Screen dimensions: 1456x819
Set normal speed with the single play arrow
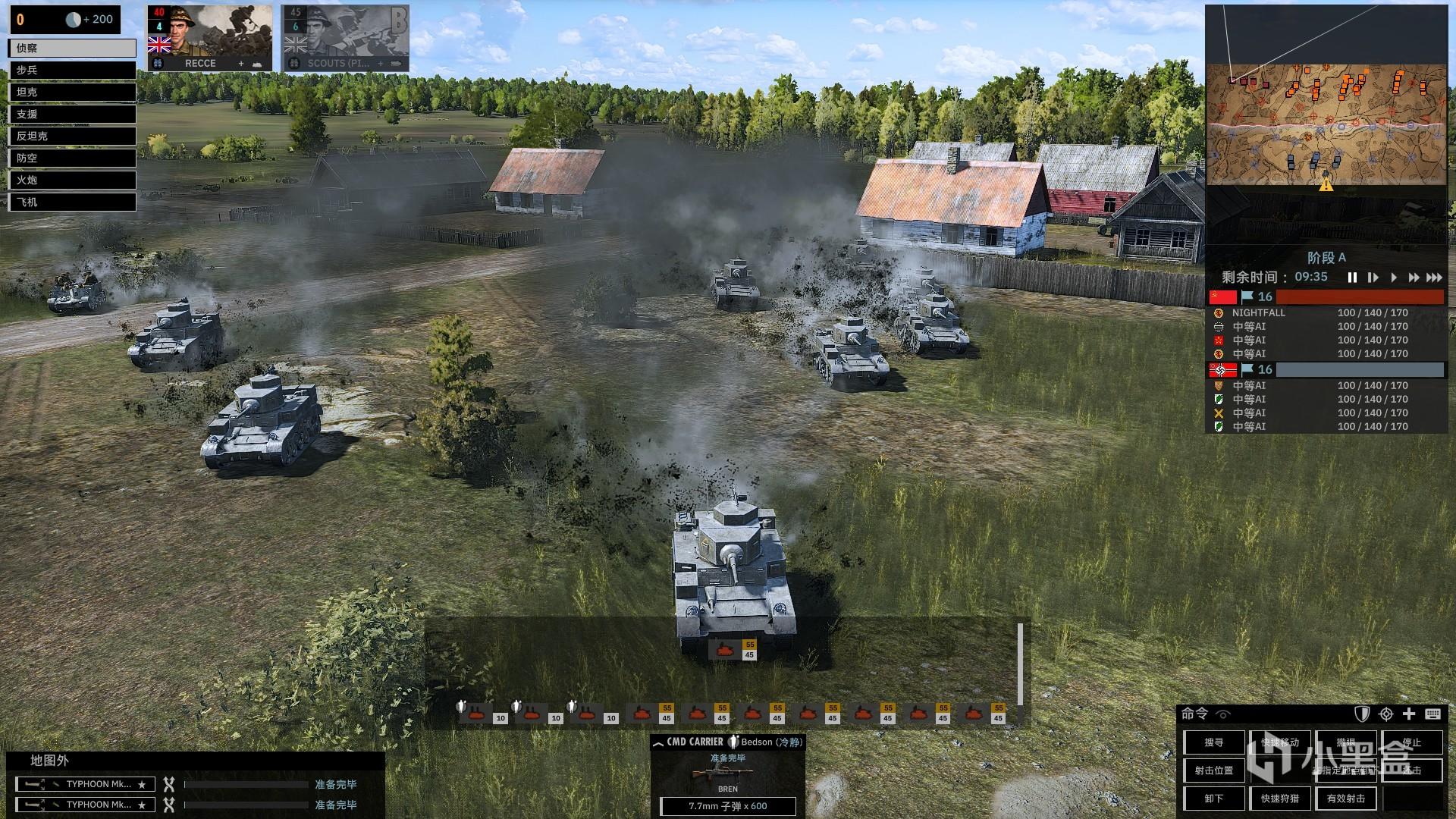click(1393, 278)
